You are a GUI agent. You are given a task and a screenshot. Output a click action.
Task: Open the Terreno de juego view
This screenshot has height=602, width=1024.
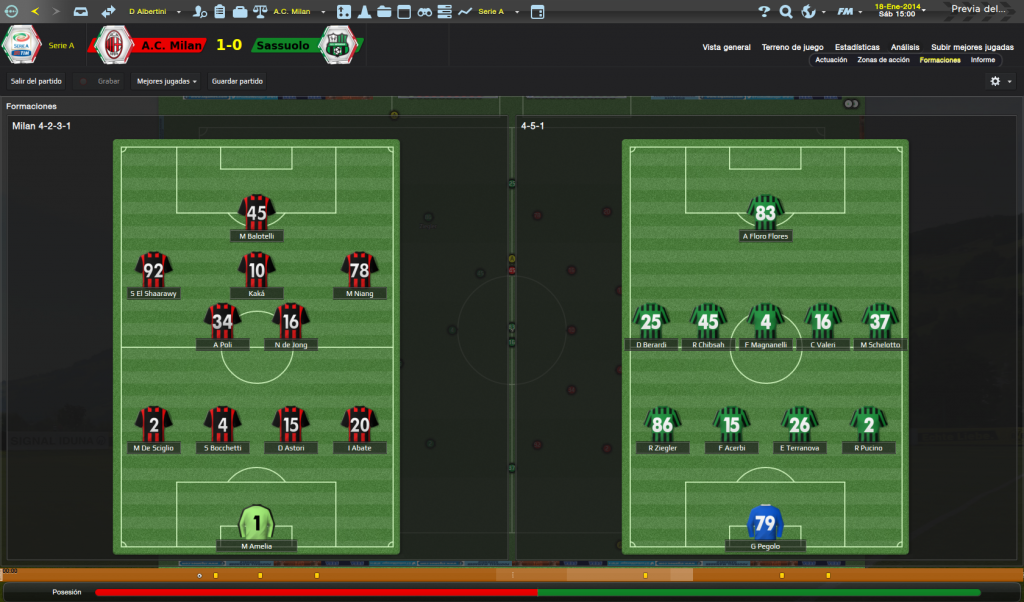[x=792, y=47]
